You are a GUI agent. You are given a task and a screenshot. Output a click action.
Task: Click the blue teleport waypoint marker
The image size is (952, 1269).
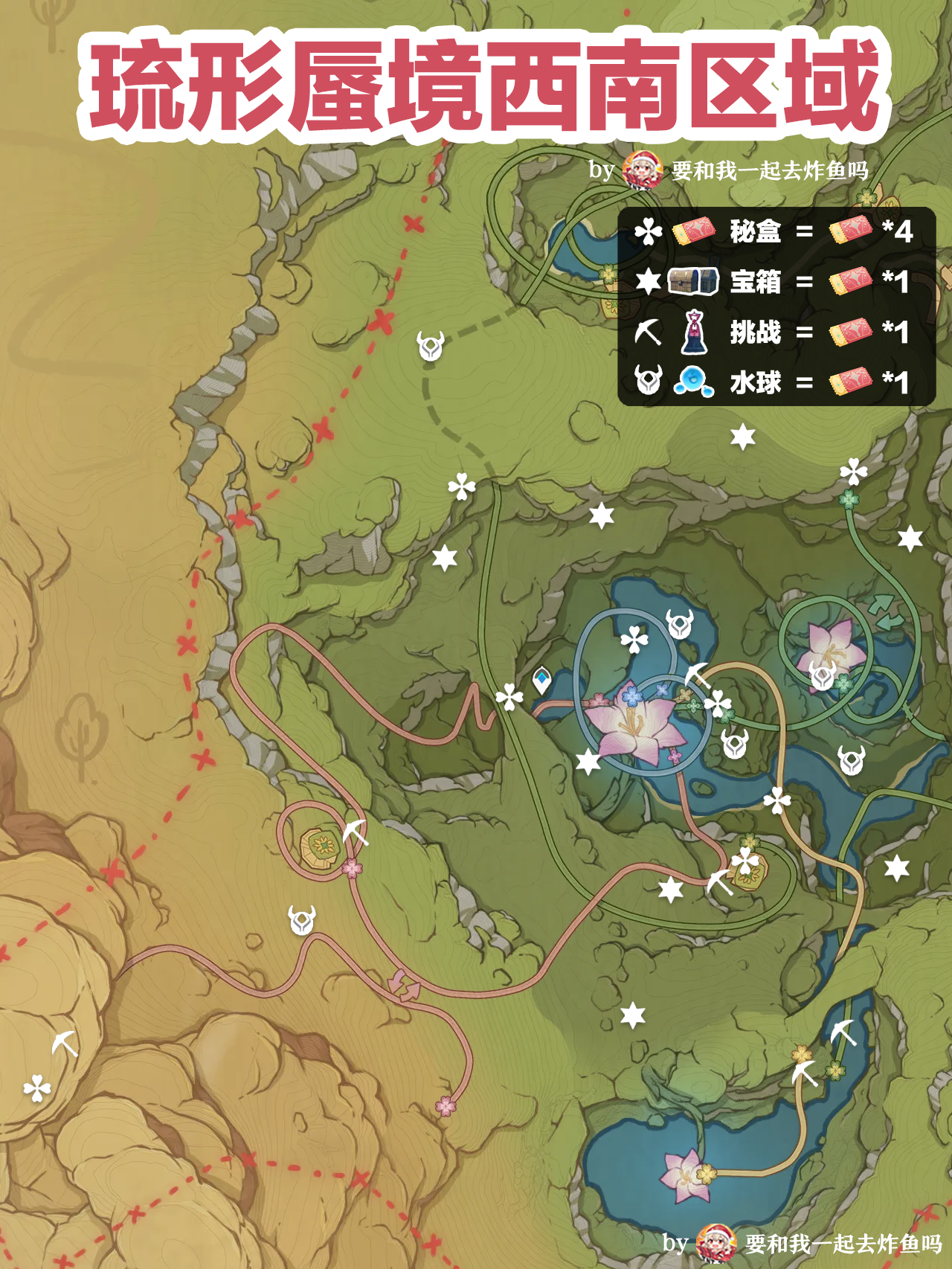(543, 680)
